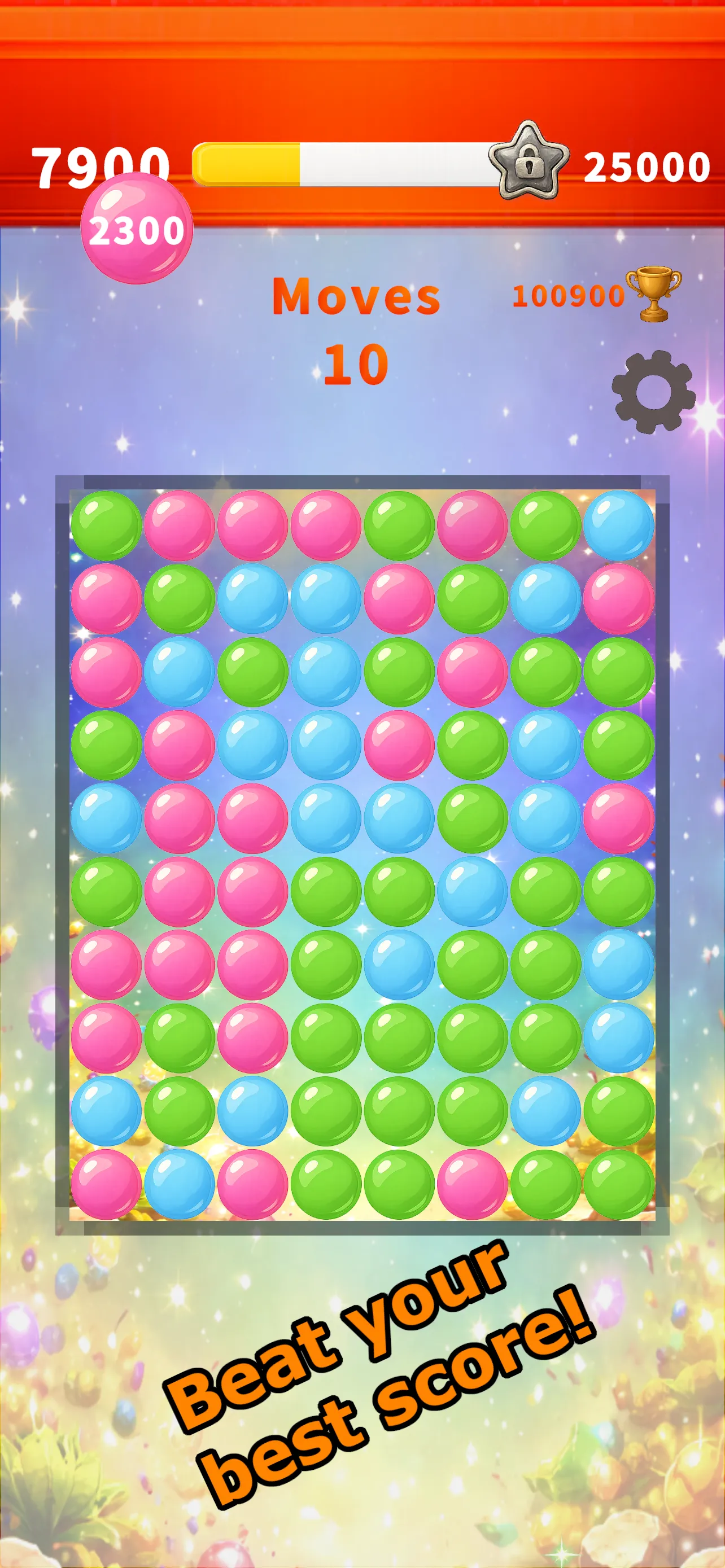
Task: Open the settings gear icon
Action: pos(653,393)
